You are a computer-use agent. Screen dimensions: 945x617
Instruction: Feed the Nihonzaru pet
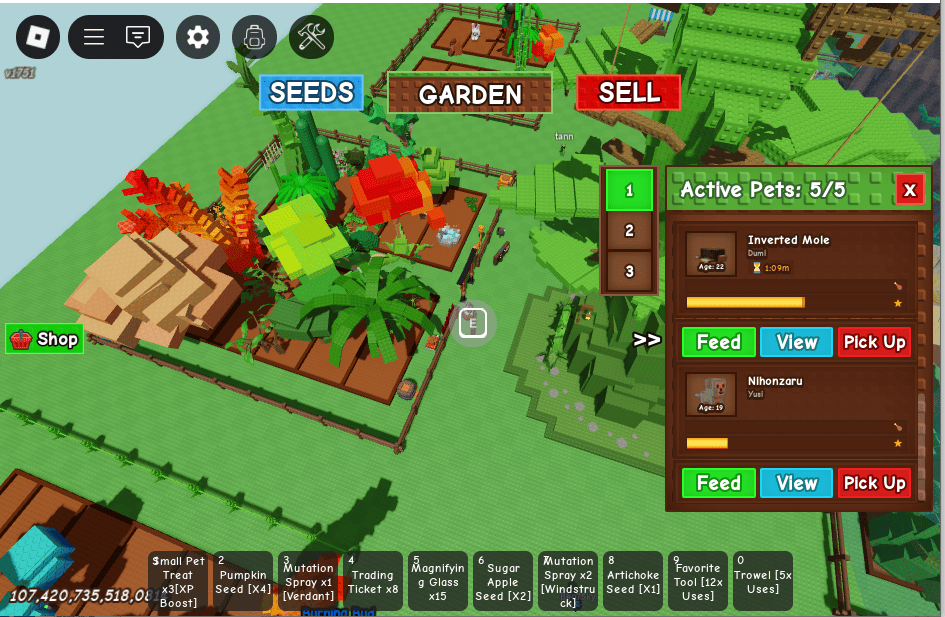pos(718,483)
